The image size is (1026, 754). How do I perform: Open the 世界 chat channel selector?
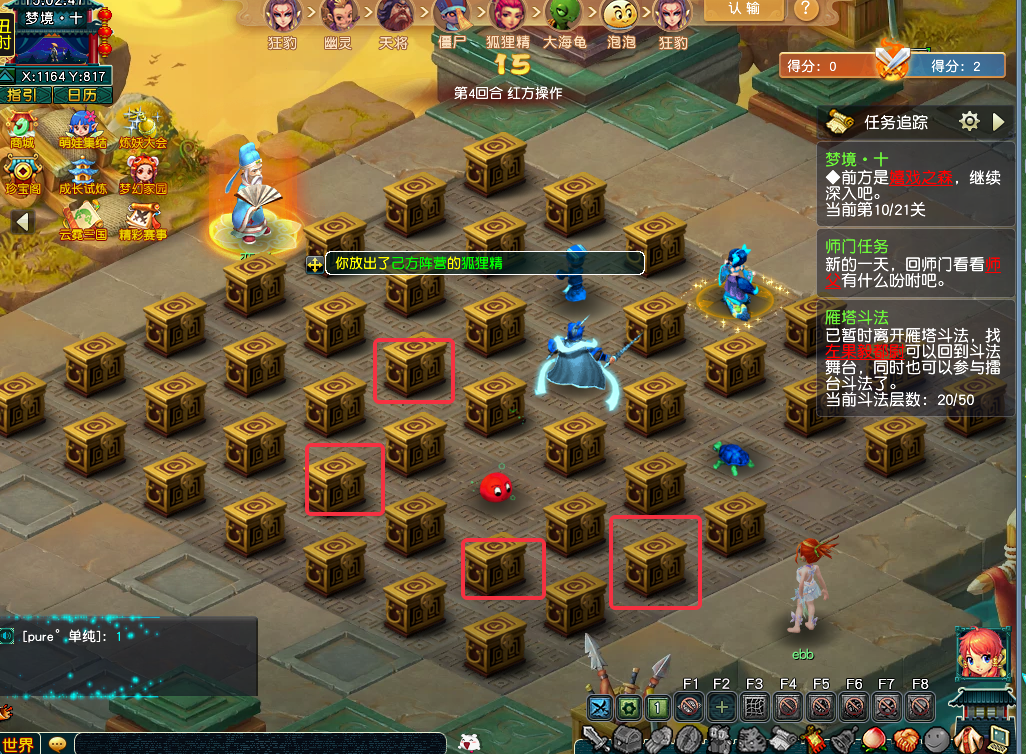pos(19,744)
